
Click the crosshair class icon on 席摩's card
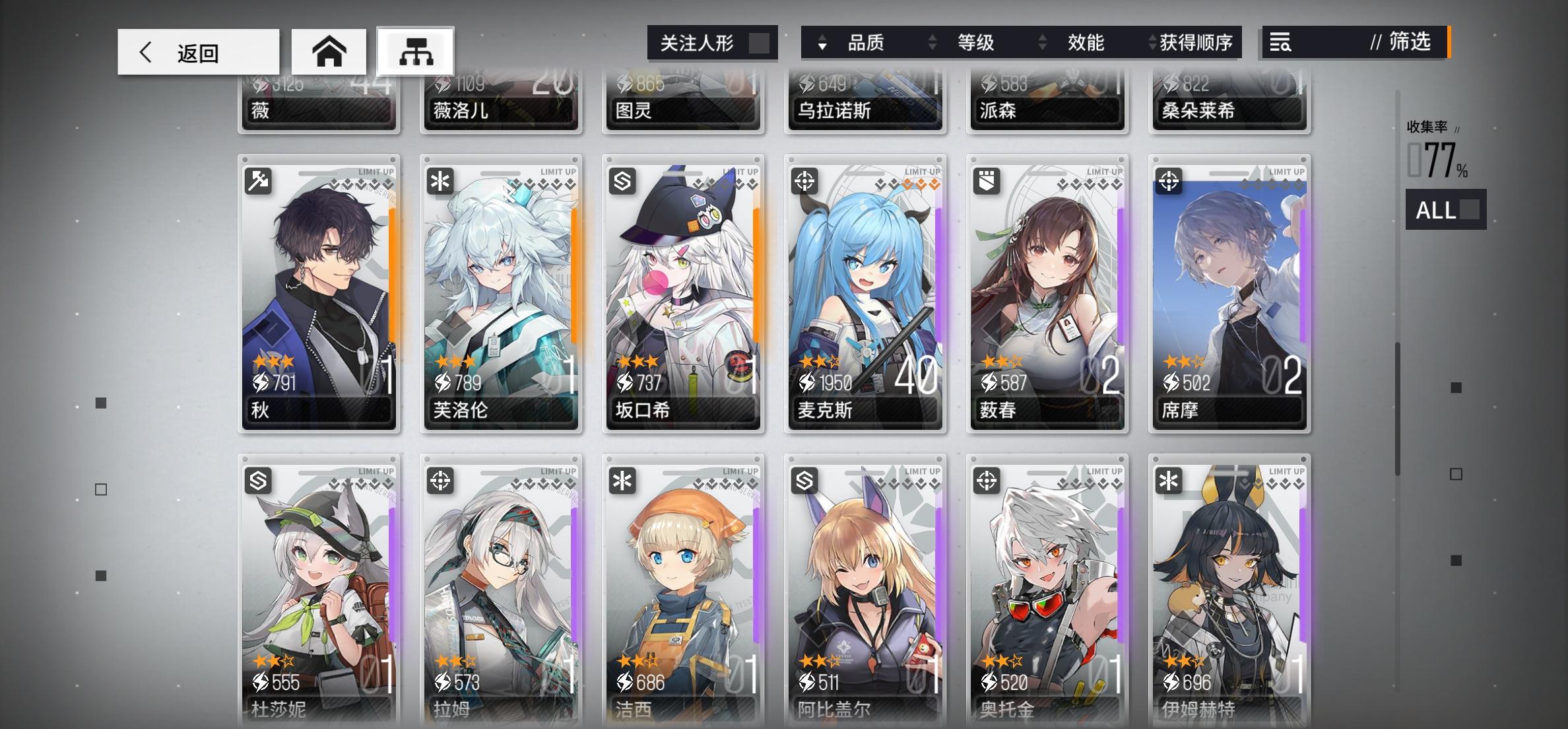pos(1170,180)
